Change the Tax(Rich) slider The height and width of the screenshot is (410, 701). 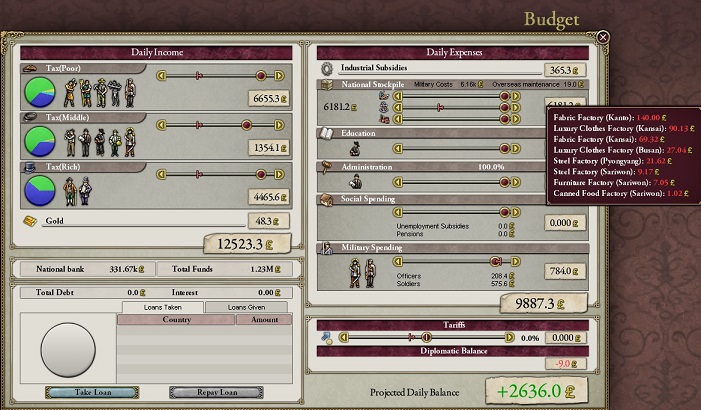pos(262,174)
